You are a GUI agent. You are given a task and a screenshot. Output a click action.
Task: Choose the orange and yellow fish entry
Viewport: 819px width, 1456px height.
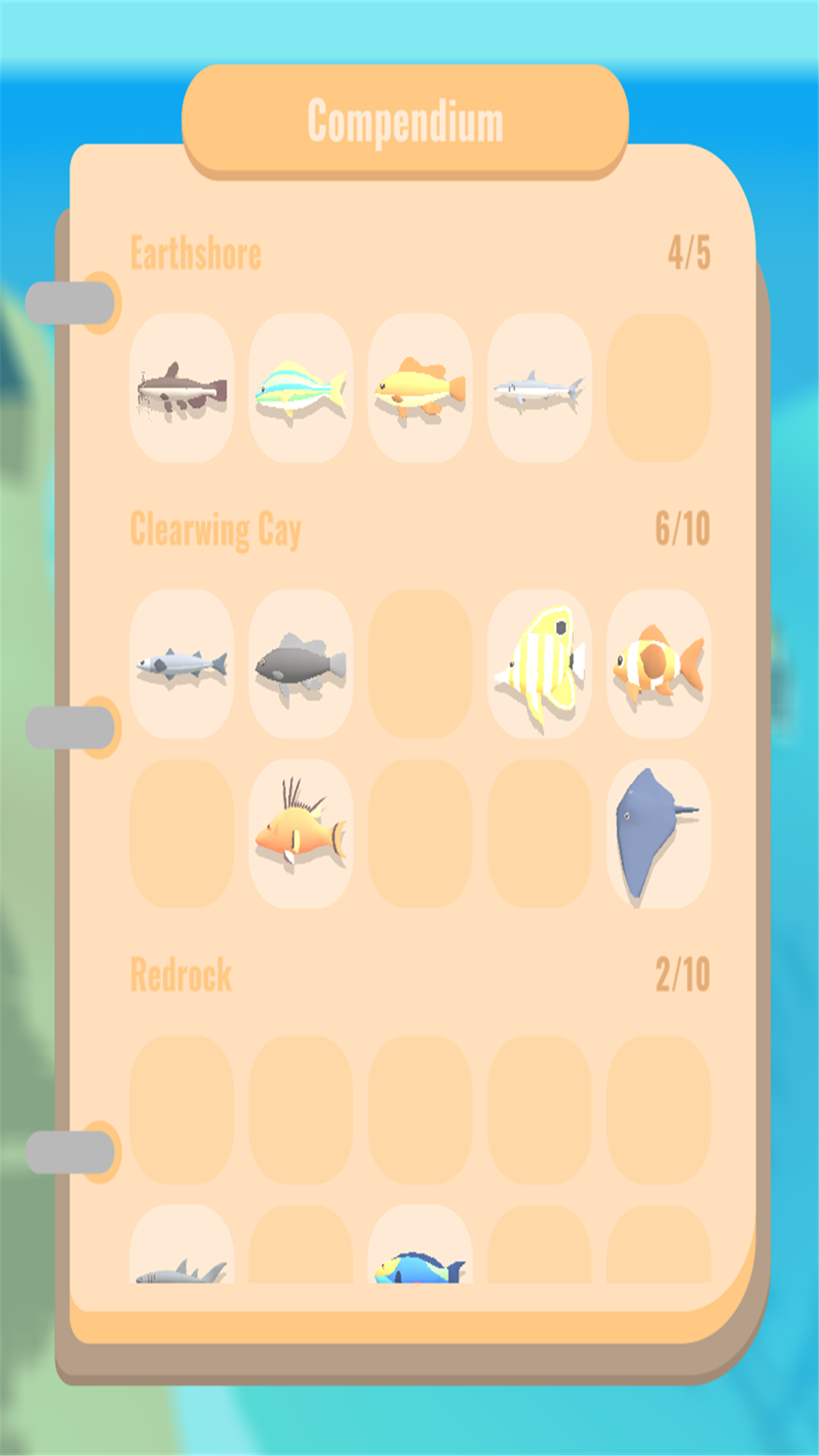pos(419,388)
